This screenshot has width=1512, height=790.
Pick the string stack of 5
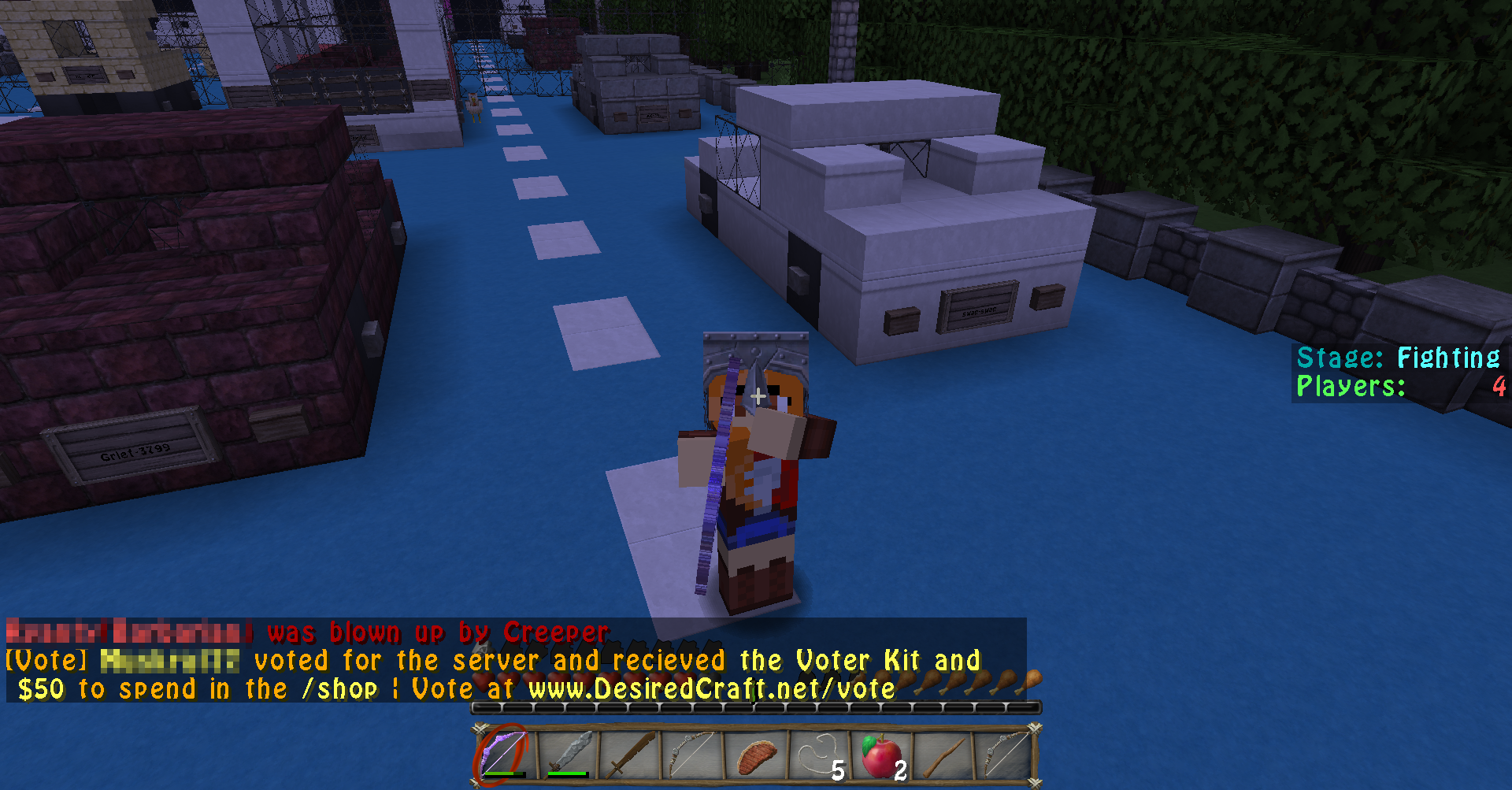pyautogui.click(x=819, y=754)
